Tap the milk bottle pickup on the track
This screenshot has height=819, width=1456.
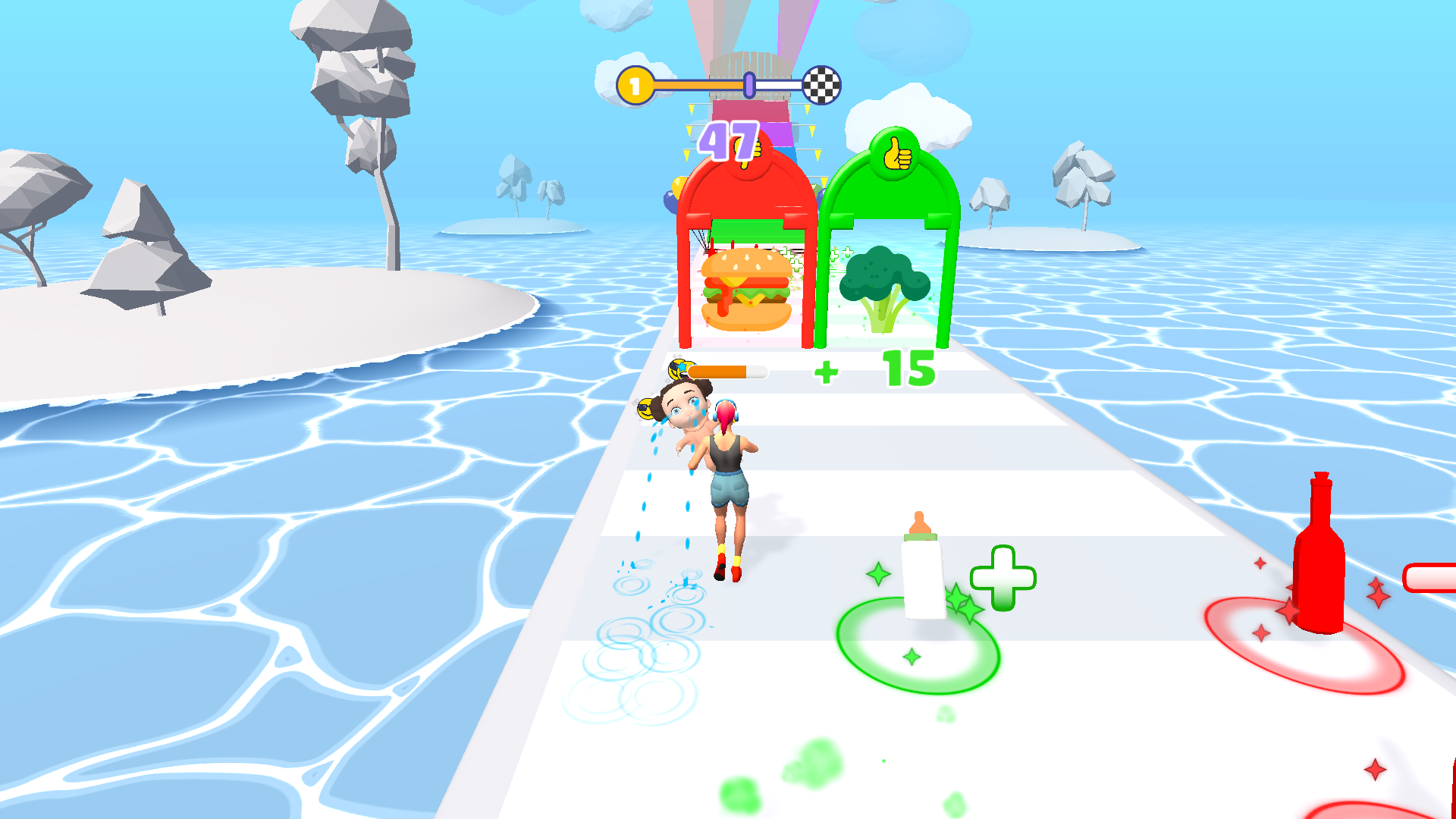(x=921, y=569)
